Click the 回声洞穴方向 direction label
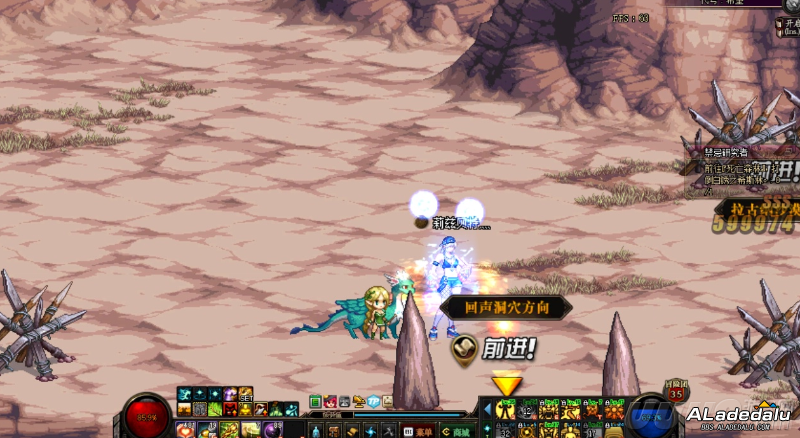 click(x=505, y=308)
